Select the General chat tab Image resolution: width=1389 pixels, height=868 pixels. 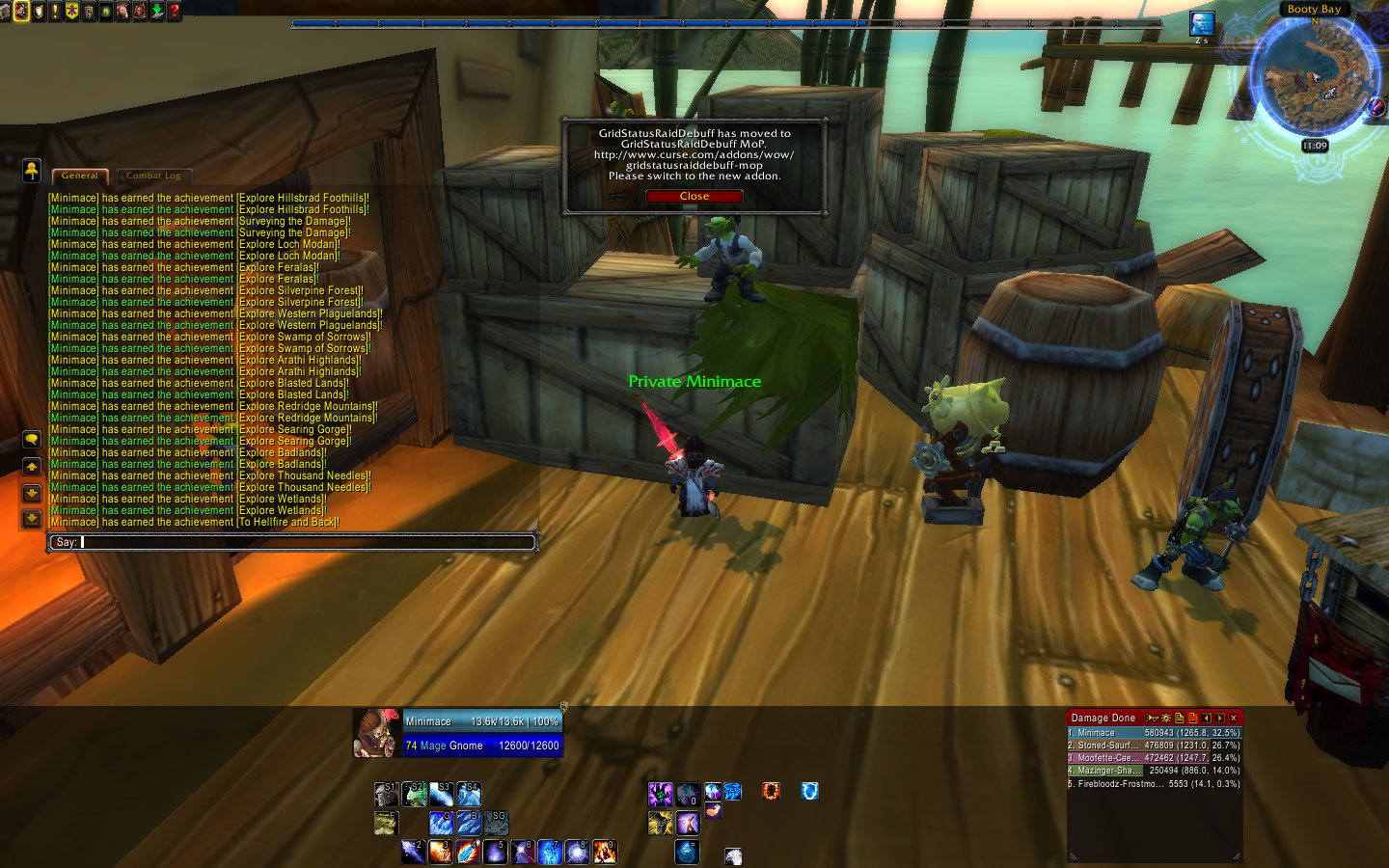click(79, 176)
